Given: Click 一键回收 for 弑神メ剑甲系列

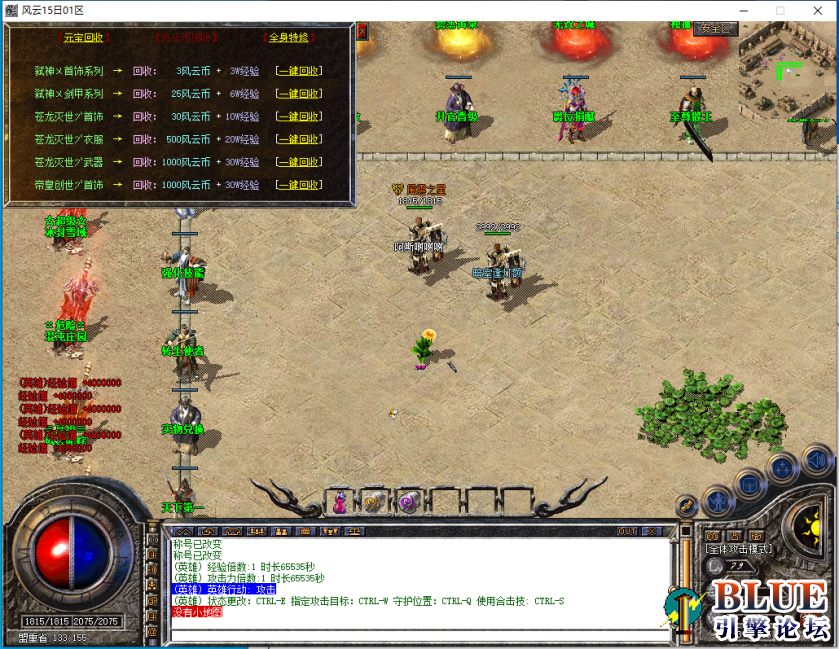Looking at the screenshot, I should click(299, 94).
